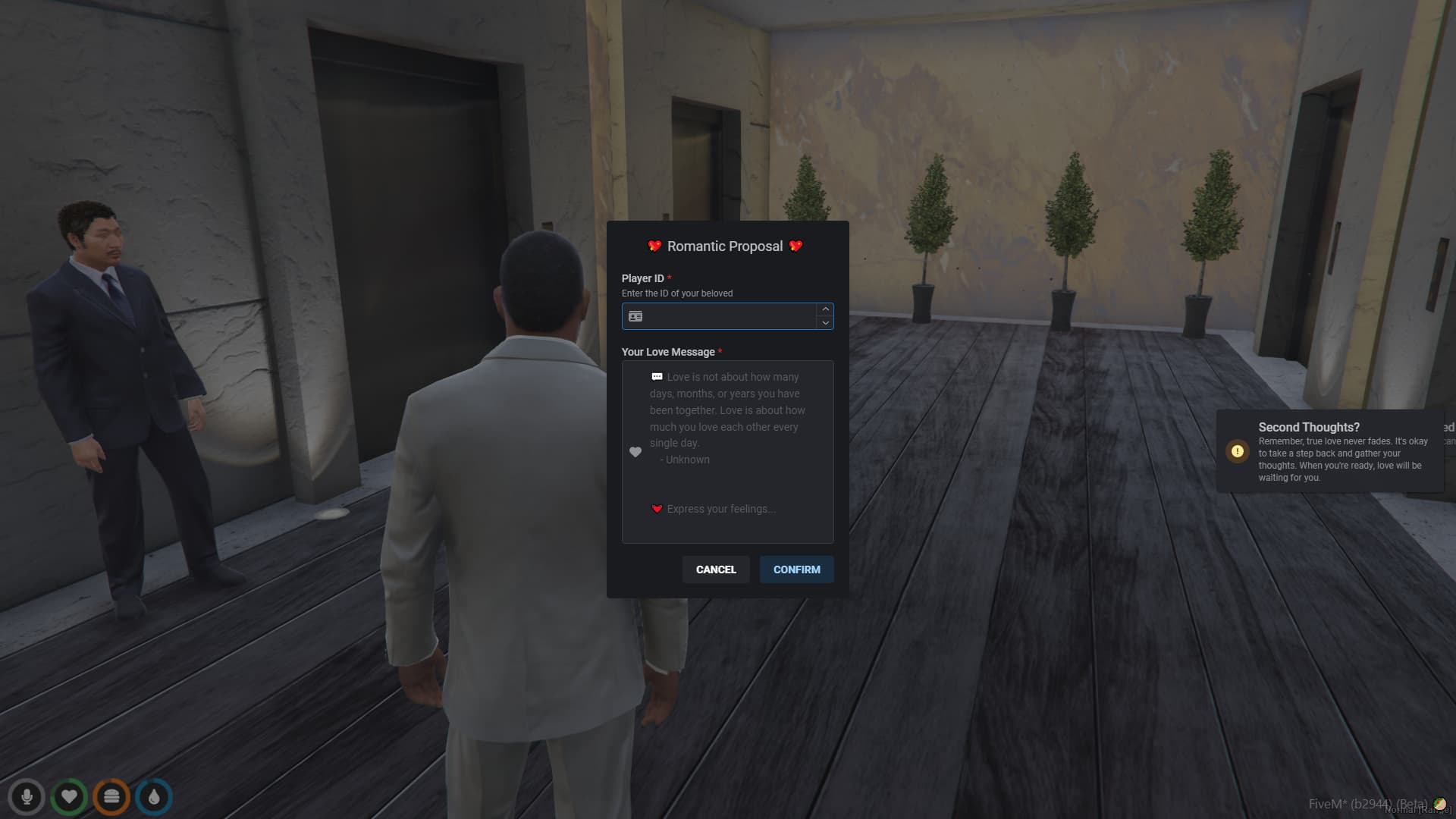Click the broken heart emoji left of the title
This screenshot has width=1456, height=819.
pyautogui.click(x=654, y=246)
